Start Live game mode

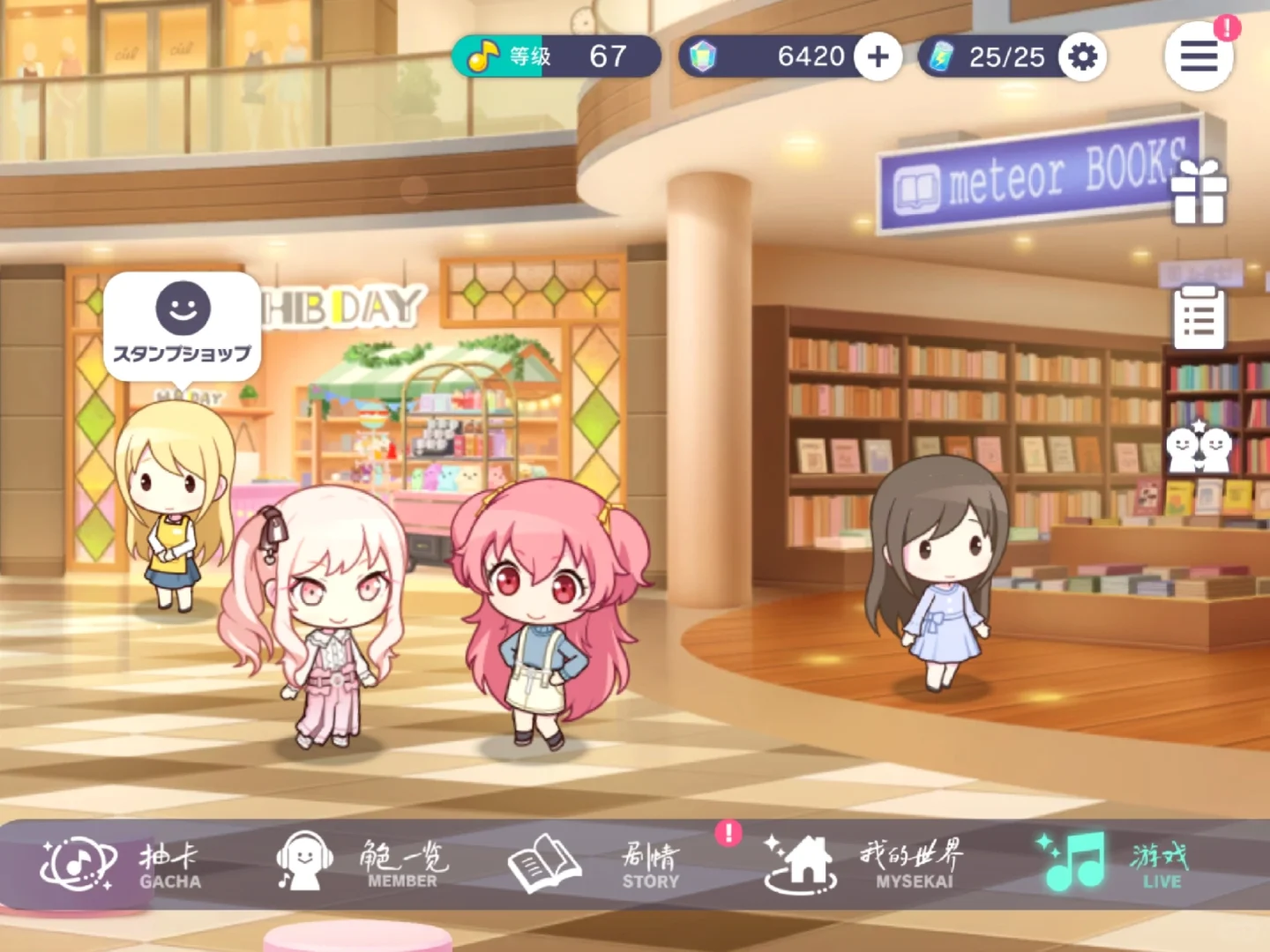point(1113,864)
